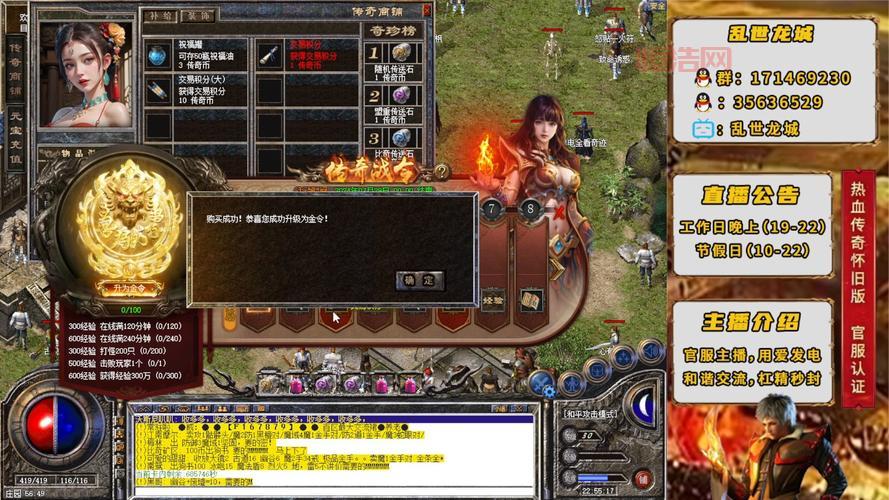Switch to the 补给 shop tab
The image size is (889, 500).
pyautogui.click(x=160, y=16)
